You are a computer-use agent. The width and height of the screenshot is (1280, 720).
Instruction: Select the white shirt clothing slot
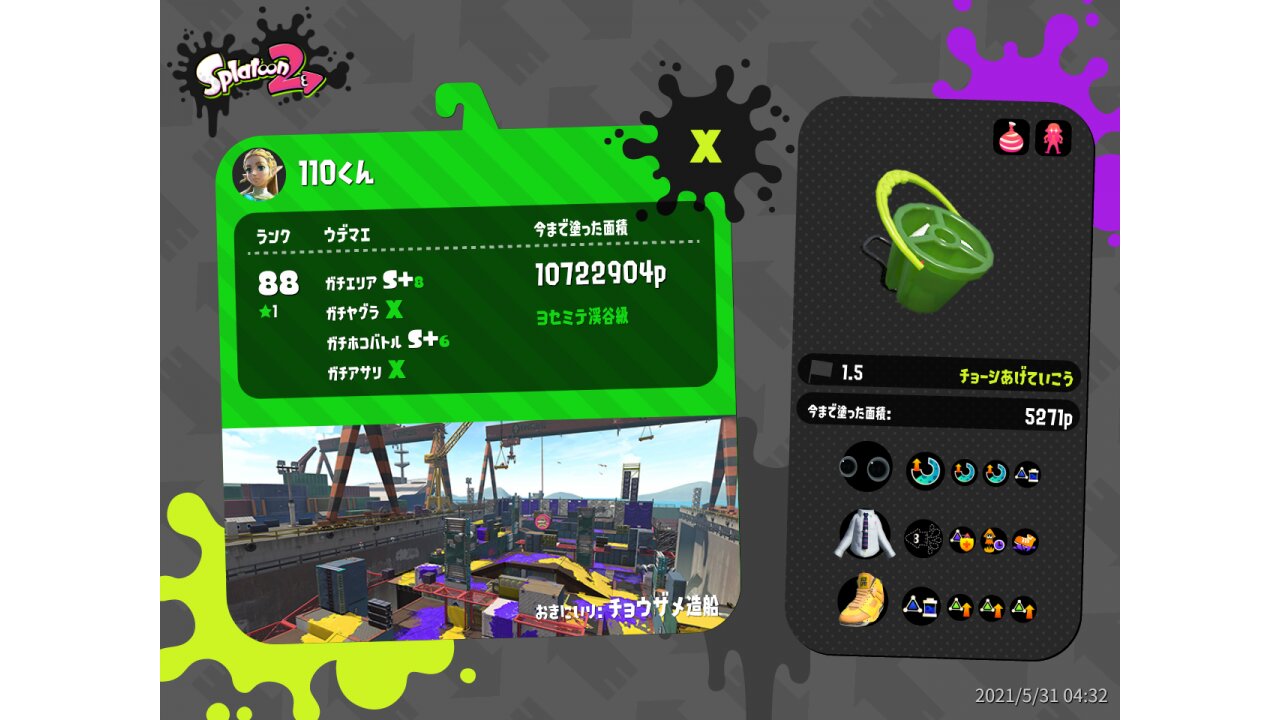[866, 536]
